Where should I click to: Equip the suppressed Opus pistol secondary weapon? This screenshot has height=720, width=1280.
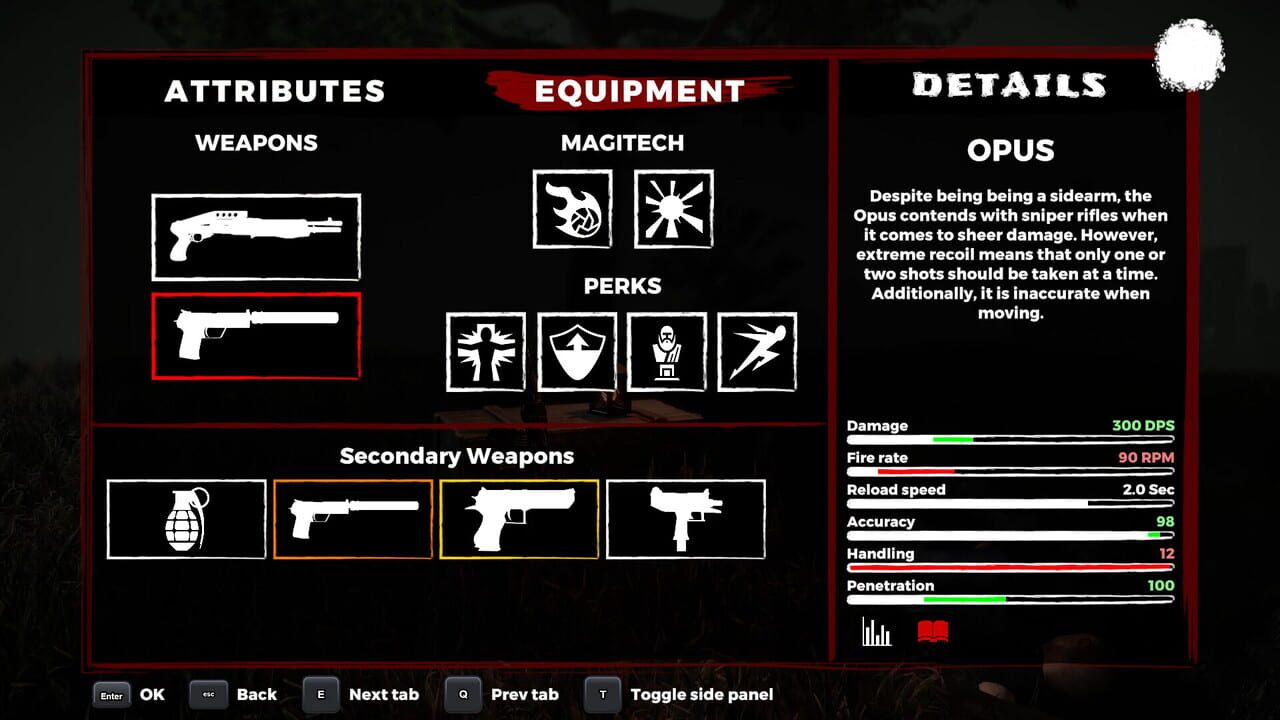click(x=353, y=518)
